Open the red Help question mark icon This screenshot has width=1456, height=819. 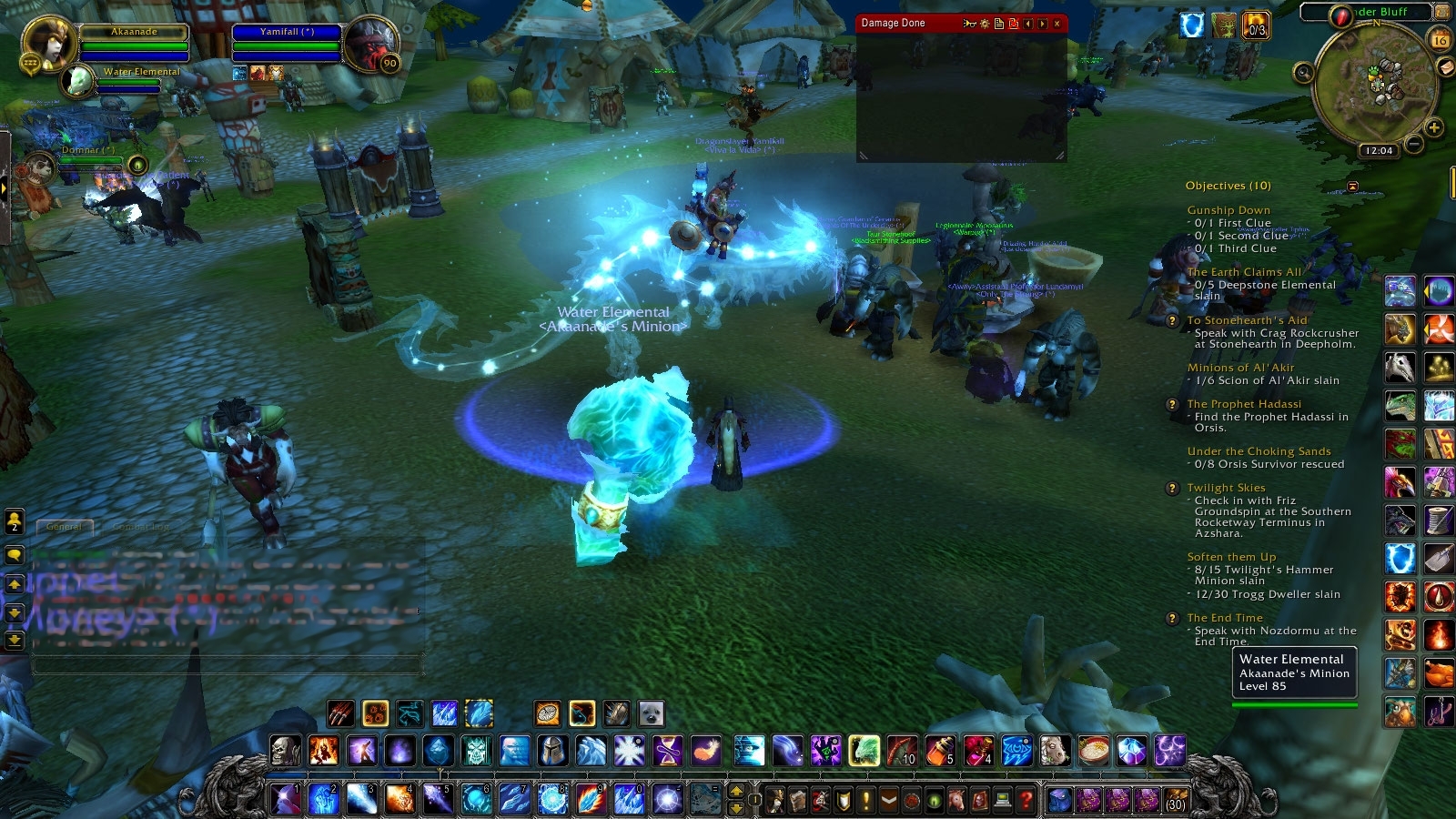coord(1025,801)
